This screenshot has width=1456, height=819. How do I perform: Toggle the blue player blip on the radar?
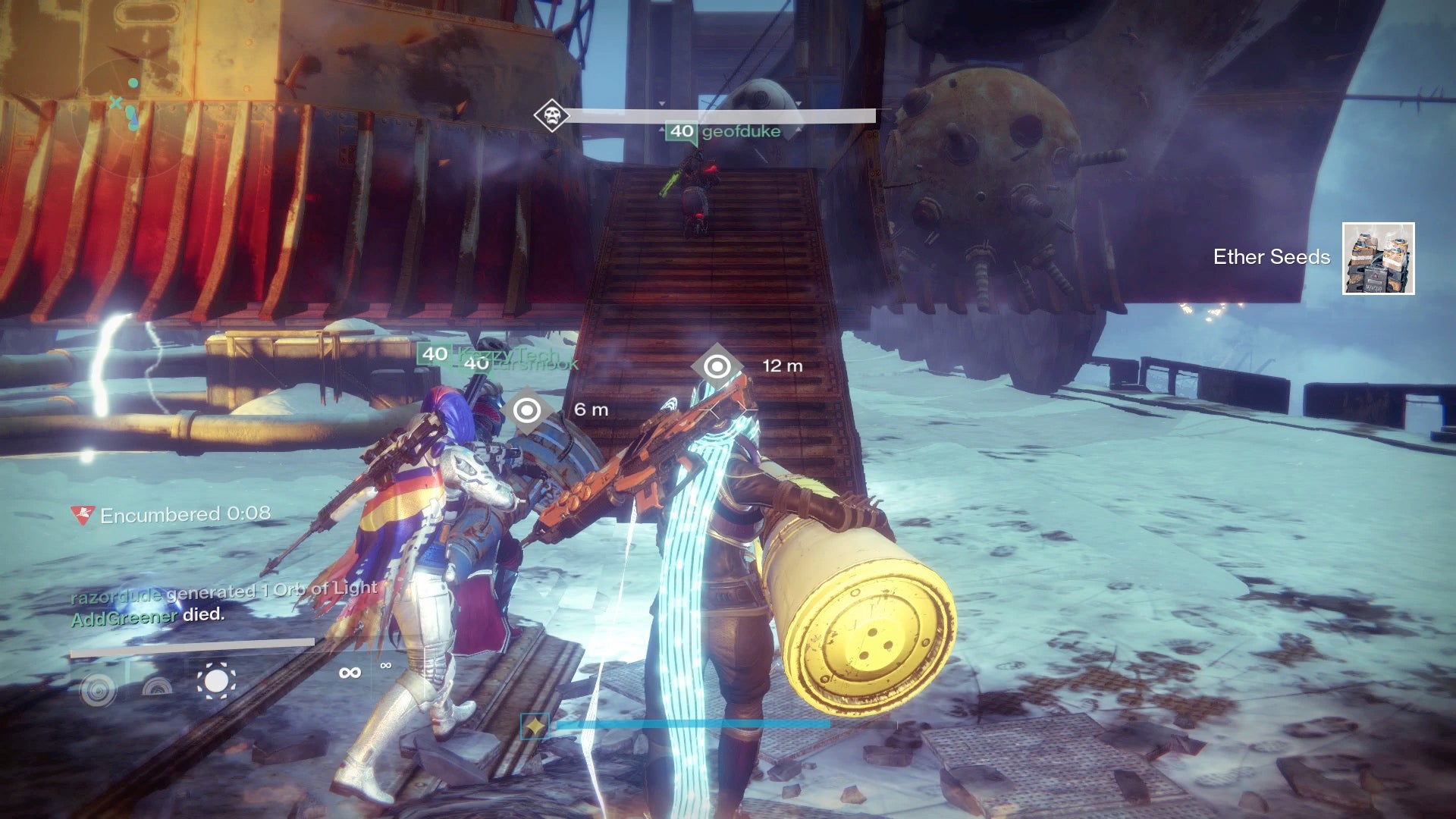click(133, 121)
